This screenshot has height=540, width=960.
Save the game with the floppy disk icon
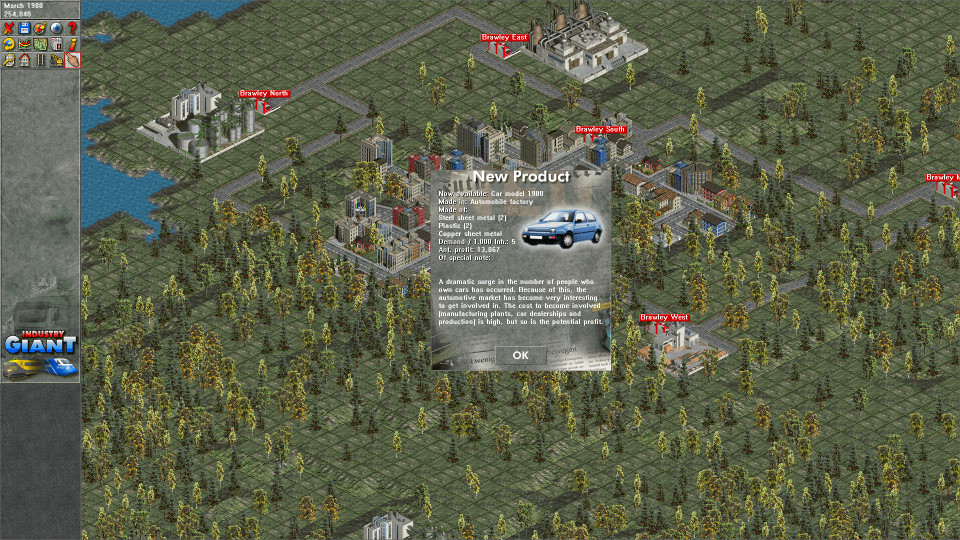[25, 27]
